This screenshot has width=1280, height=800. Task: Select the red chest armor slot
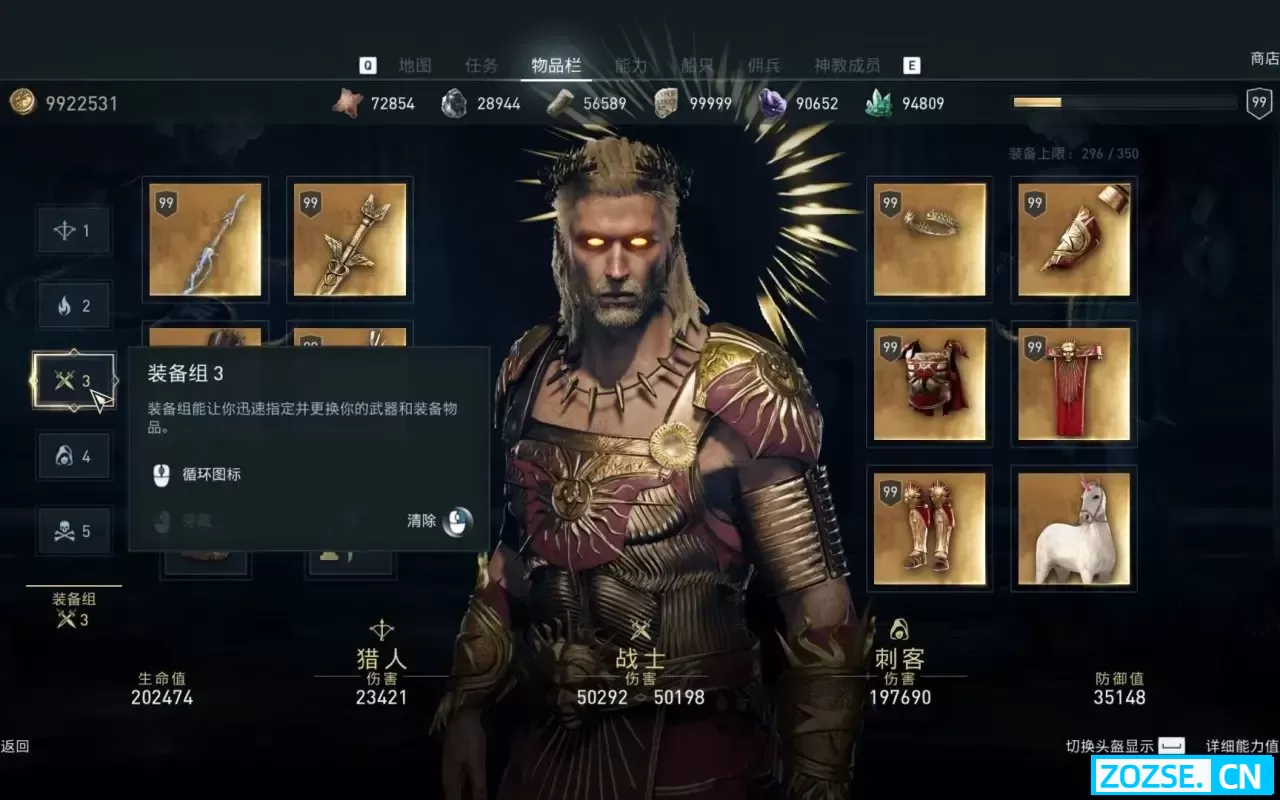929,384
